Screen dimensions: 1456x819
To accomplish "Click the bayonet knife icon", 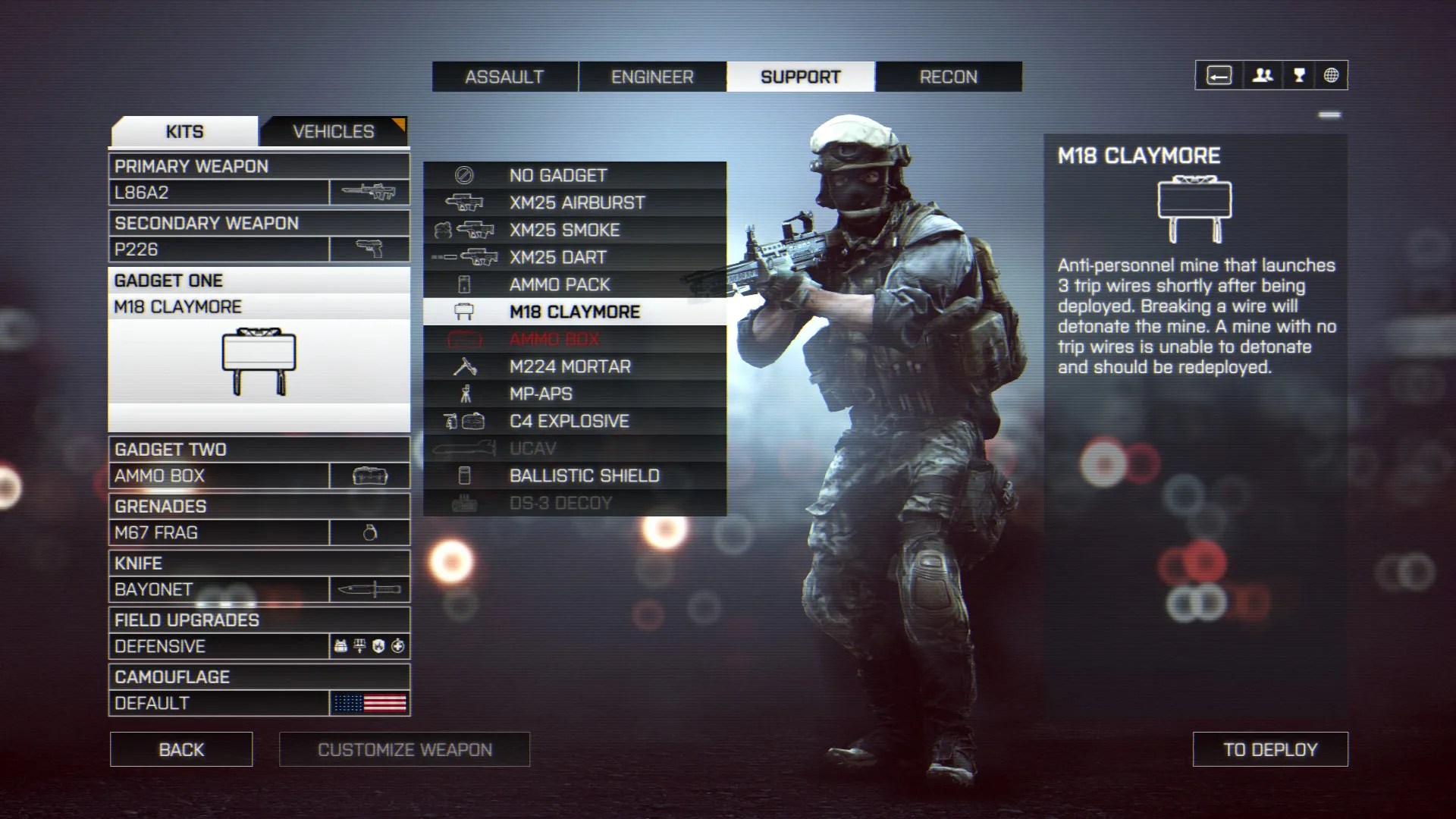I will [371, 588].
